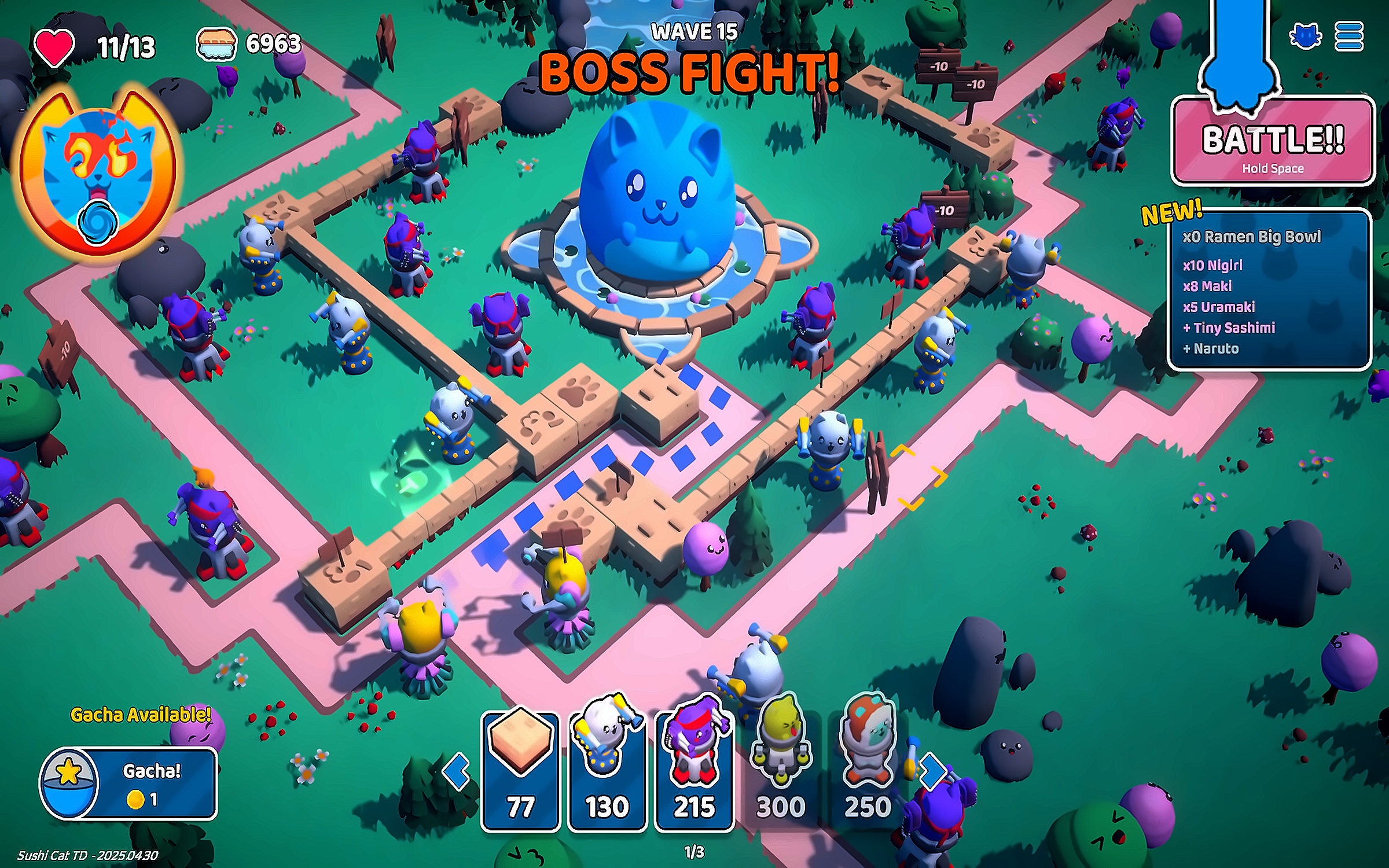View the upcoming wave enemy list panel
Screen dimensions: 1389x868
[x=1270, y=290]
